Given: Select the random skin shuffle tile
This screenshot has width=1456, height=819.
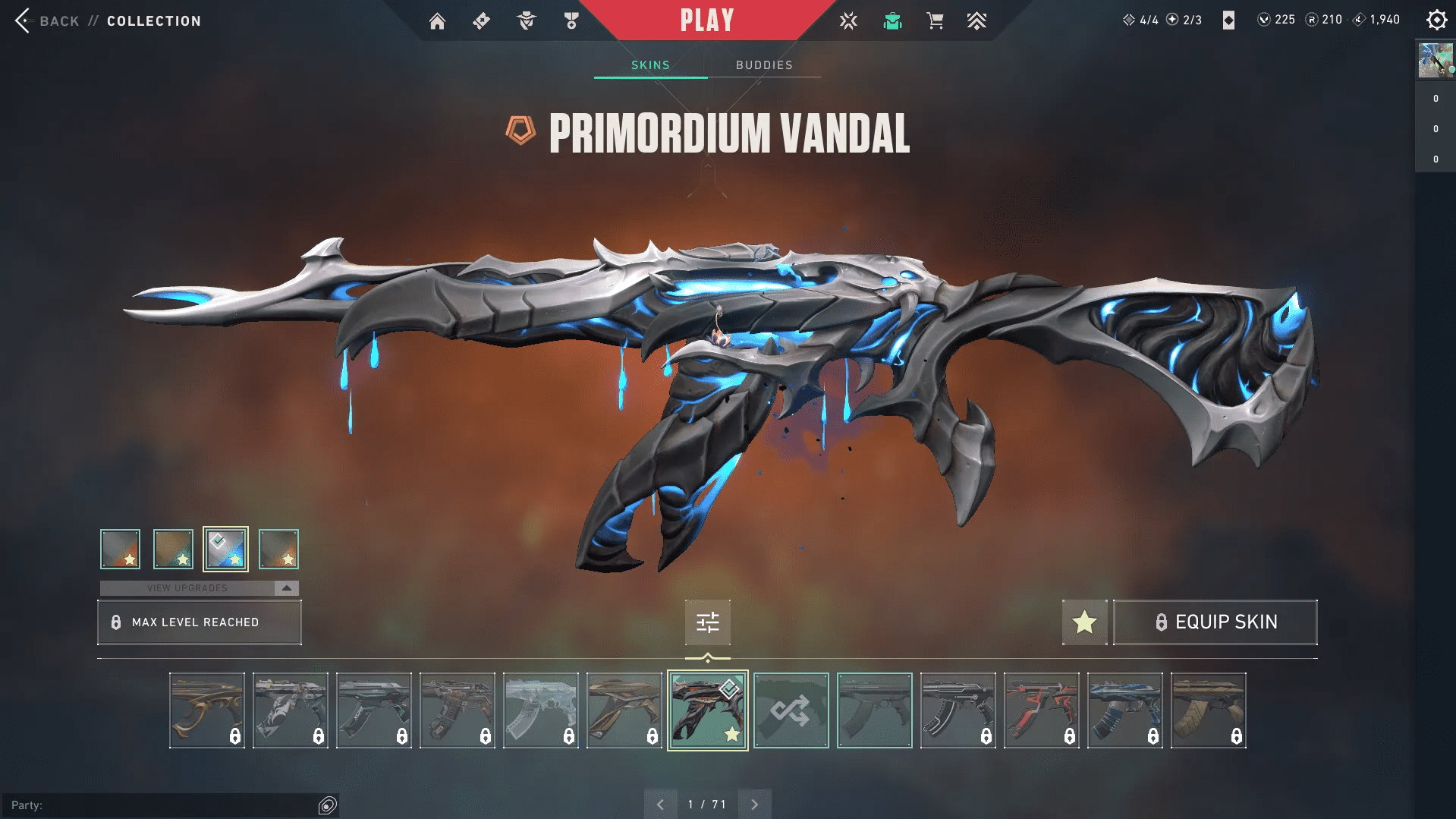Looking at the screenshot, I should coord(791,710).
